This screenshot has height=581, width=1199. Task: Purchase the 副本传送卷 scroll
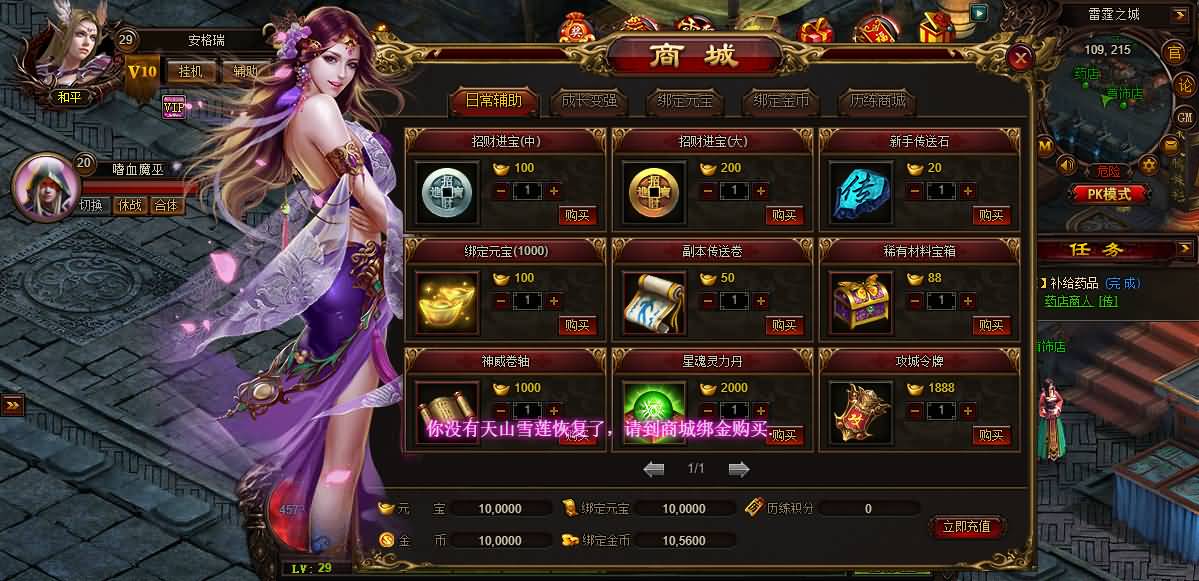[x=785, y=325]
